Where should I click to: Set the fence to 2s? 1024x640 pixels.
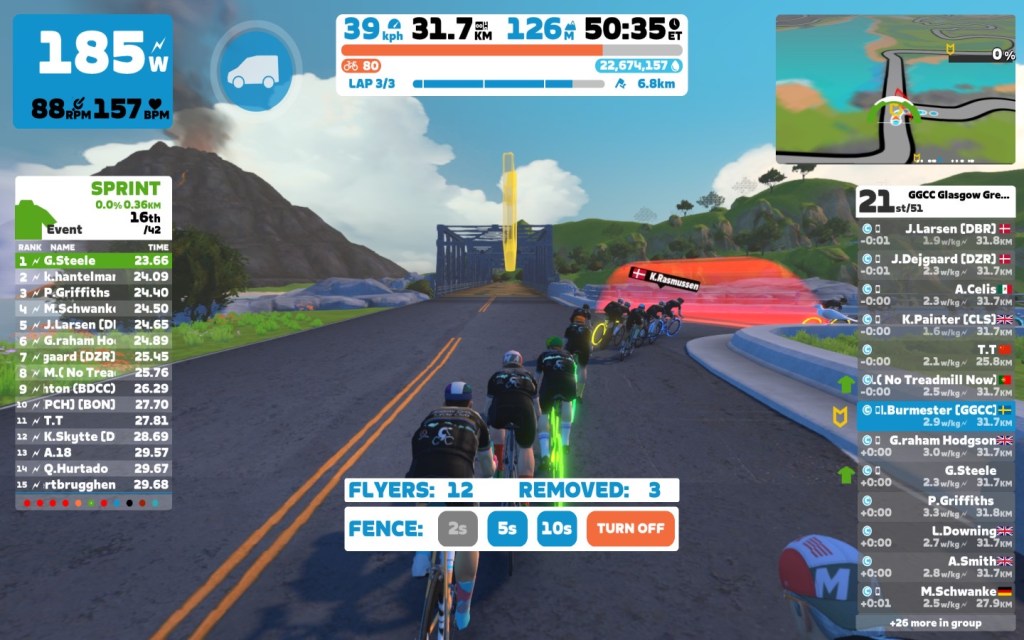(x=457, y=528)
